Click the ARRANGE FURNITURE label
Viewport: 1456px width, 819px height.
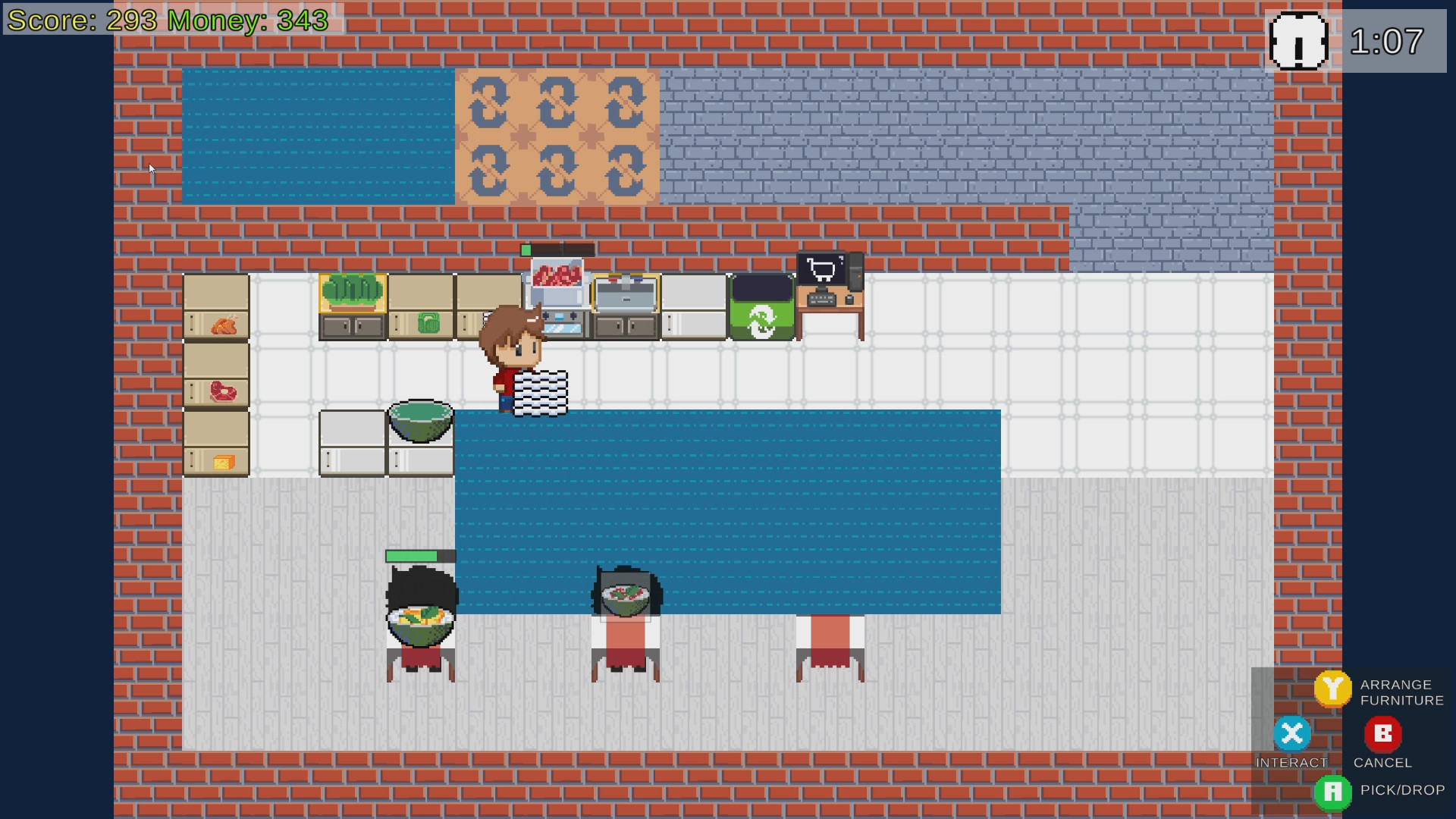click(x=1401, y=692)
